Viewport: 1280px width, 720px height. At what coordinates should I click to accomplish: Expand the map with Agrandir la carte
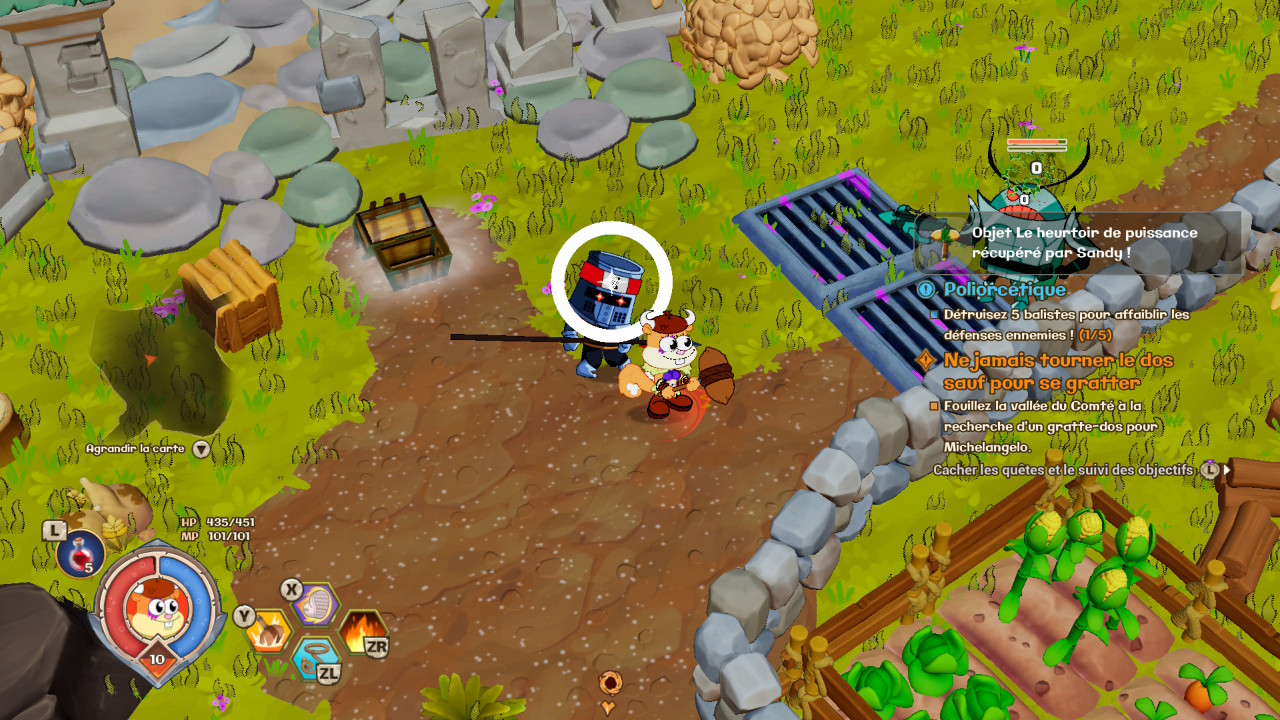pos(146,449)
